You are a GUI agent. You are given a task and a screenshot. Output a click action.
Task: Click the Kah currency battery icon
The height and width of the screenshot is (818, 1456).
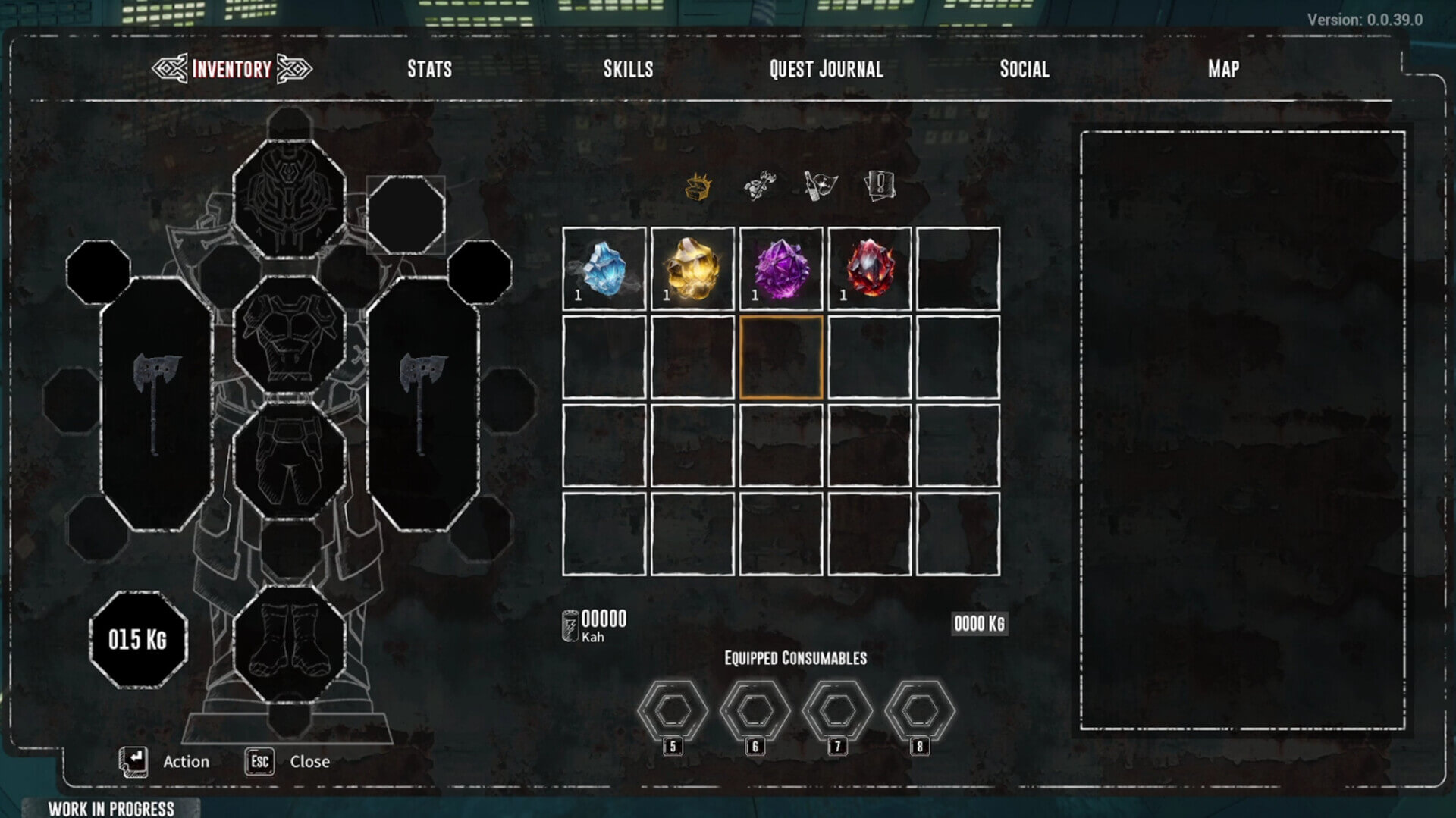click(570, 622)
